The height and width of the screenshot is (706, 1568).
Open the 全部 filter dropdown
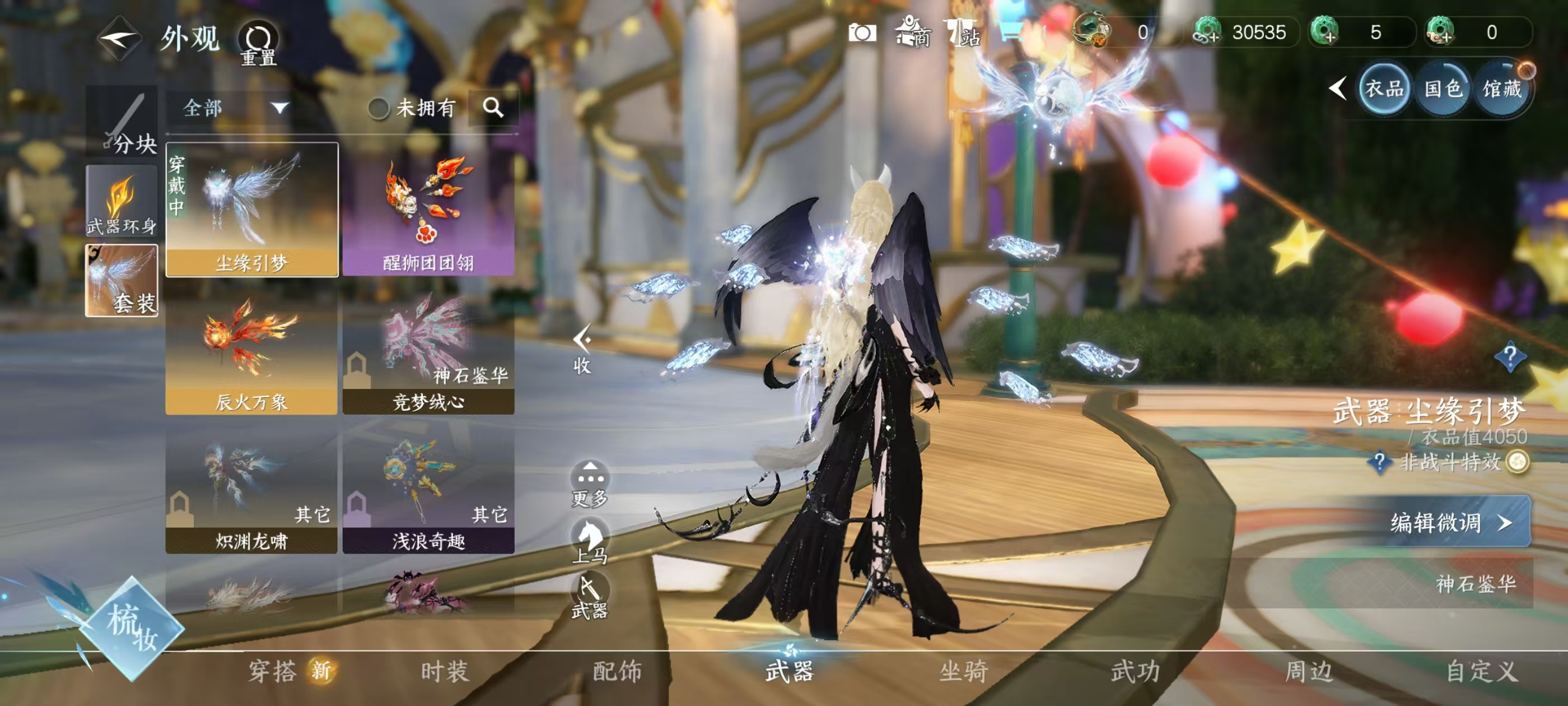(235, 109)
